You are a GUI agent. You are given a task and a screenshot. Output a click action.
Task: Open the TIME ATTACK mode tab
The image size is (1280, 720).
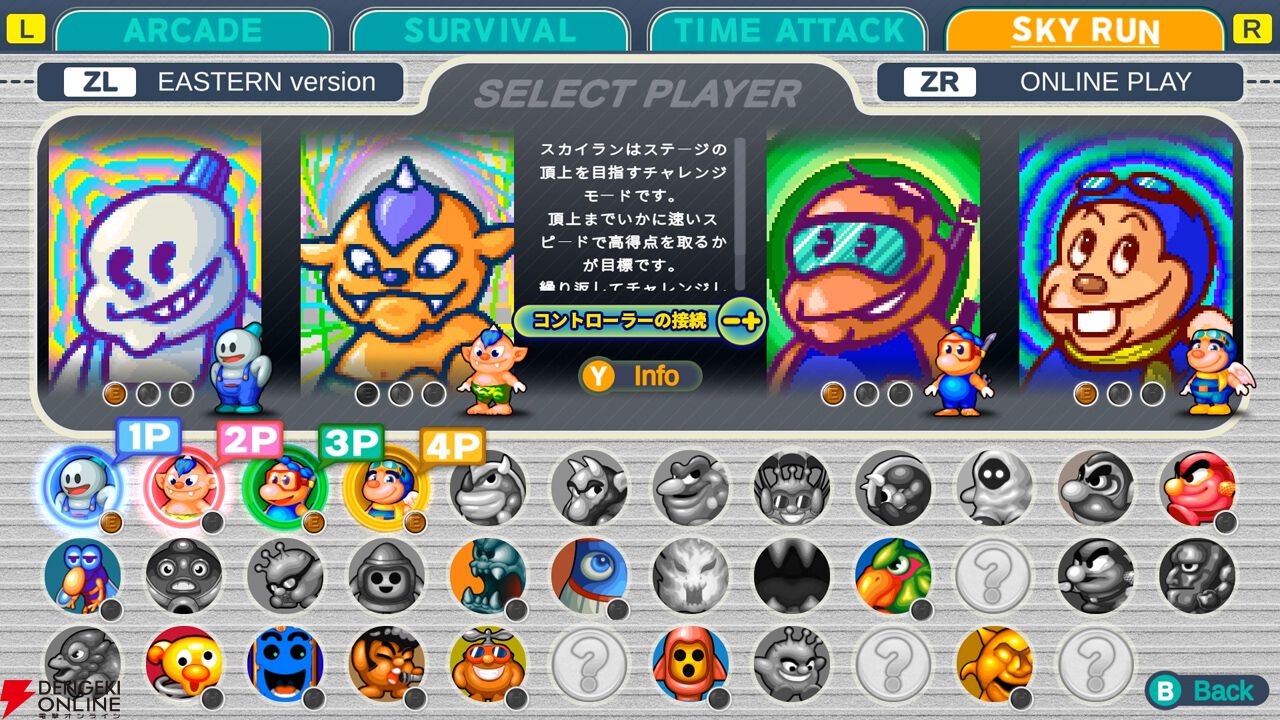click(x=789, y=29)
